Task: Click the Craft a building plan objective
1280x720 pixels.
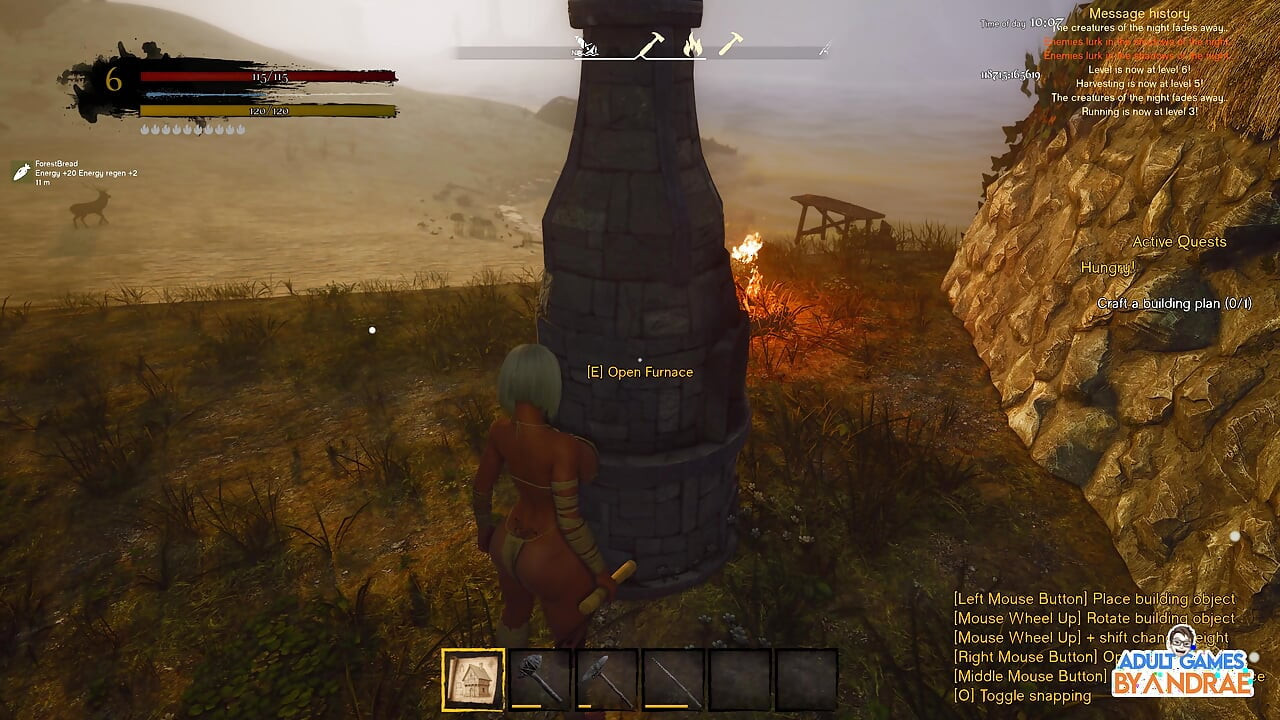Action: 1174,303
